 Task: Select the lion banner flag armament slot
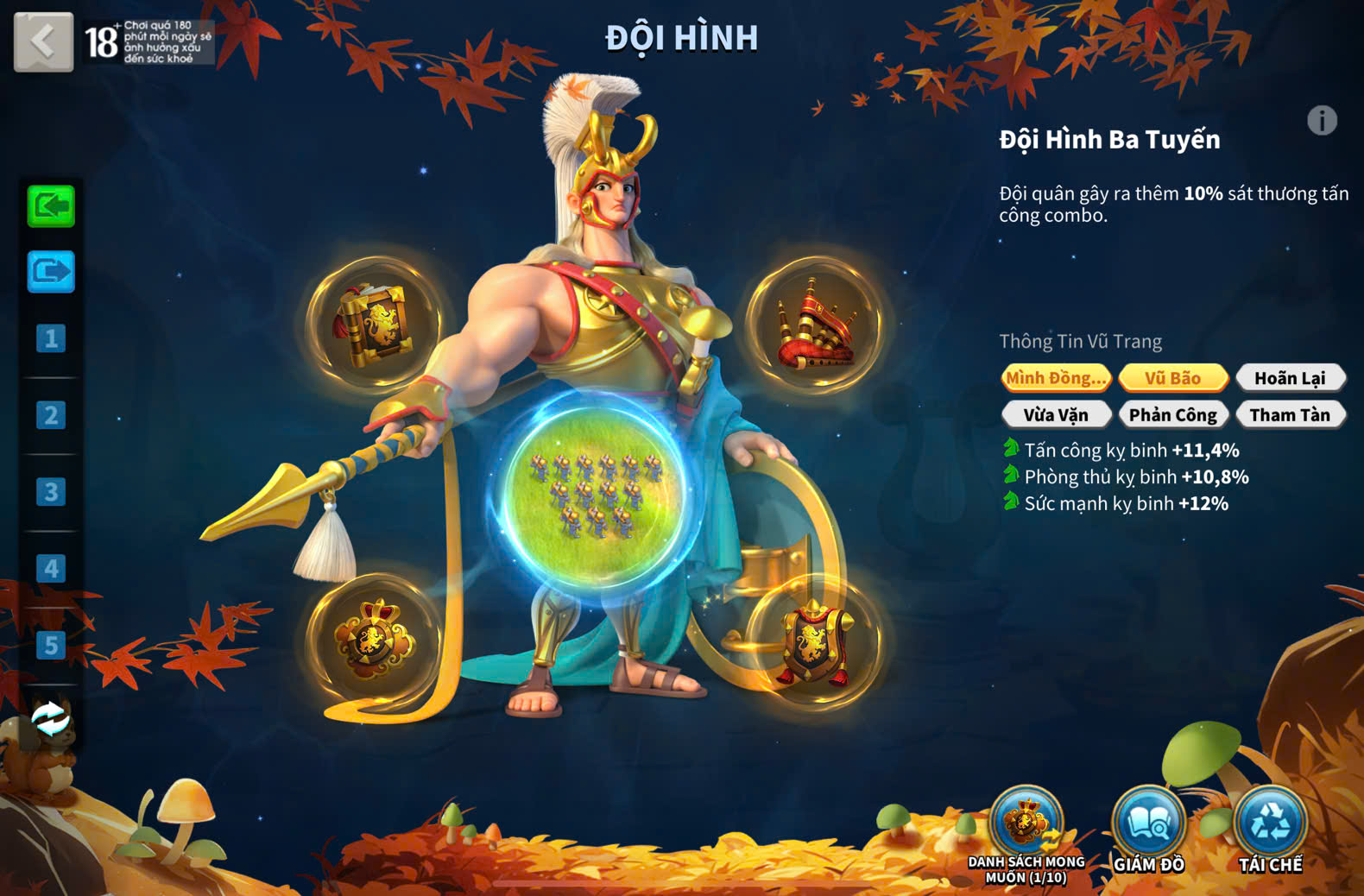click(x=375, y=324)
